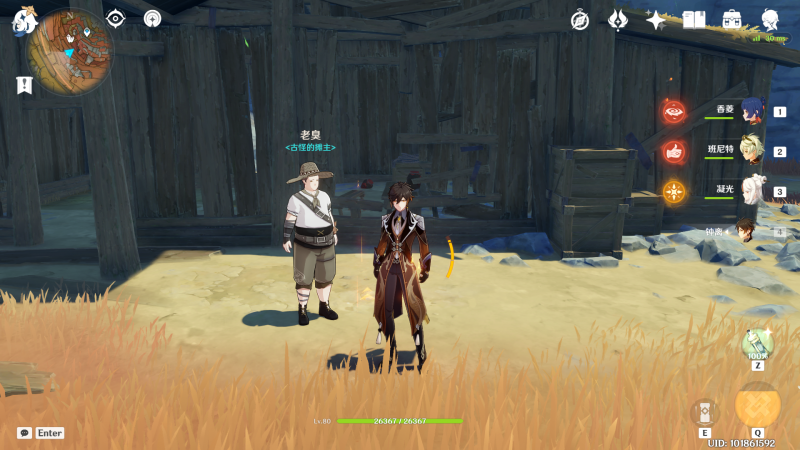Screen dimensions: 800x450
Task: Trigger 凝光's orange elemental burst icon
Action: (674, 192)
